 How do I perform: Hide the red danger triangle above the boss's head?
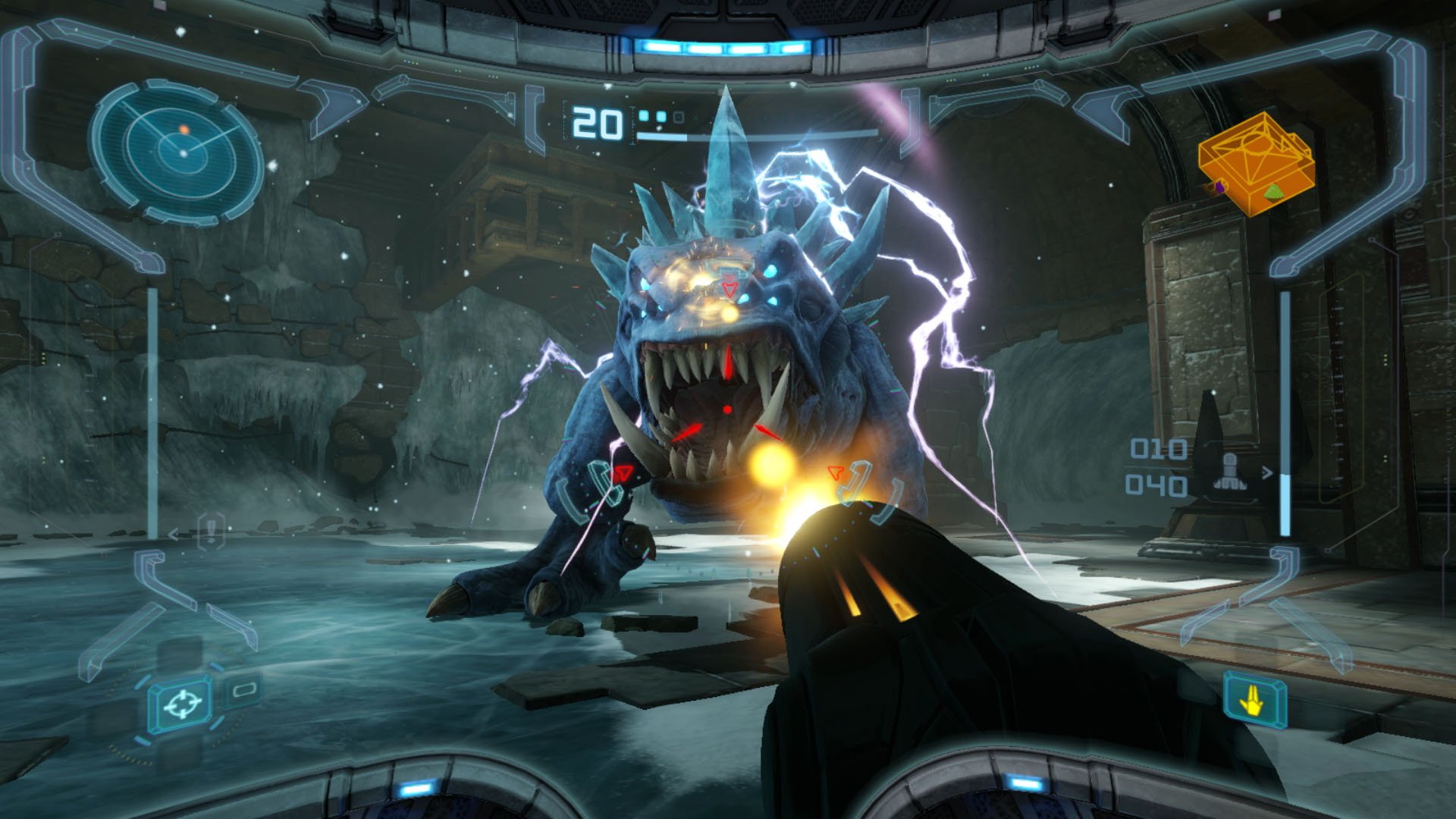pos(730,288)
